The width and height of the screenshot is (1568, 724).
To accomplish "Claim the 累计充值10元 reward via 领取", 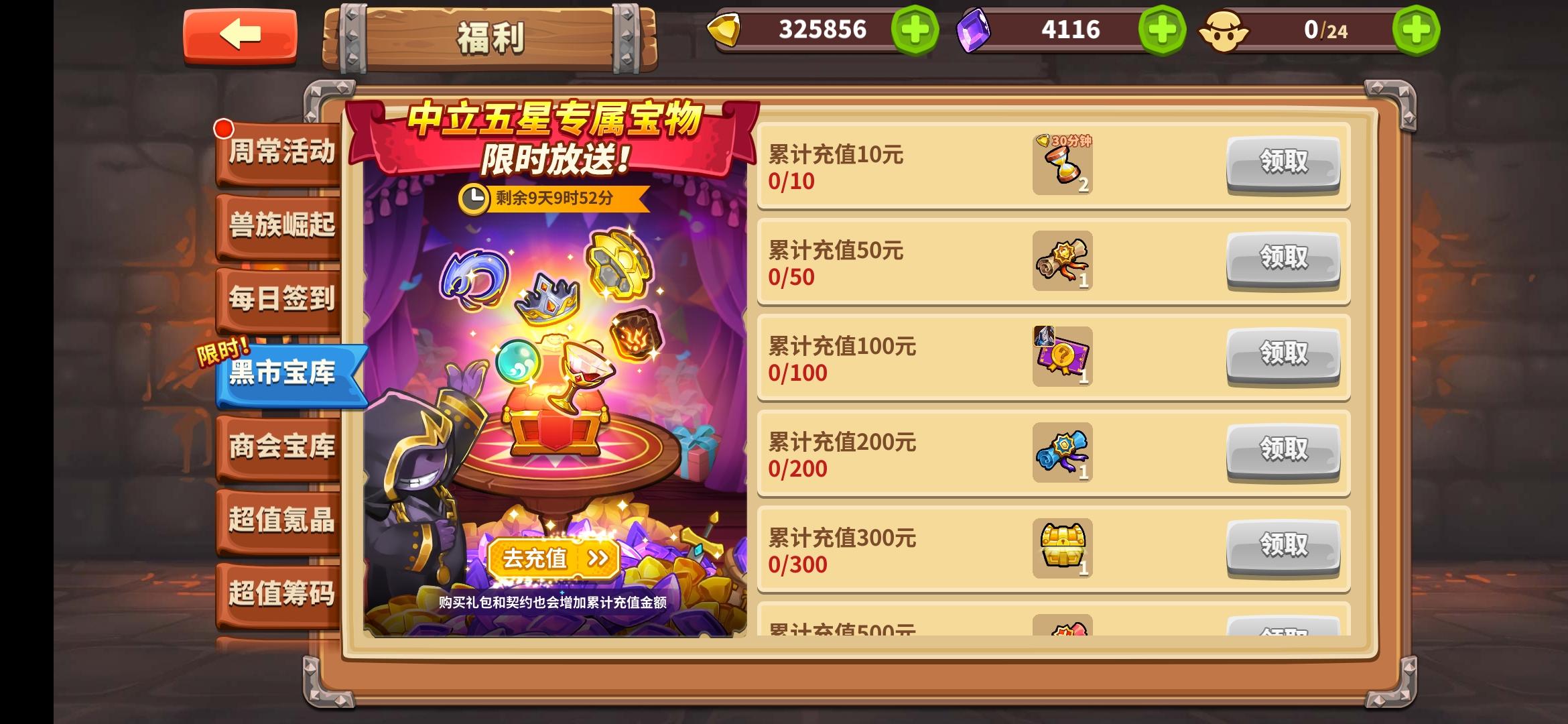I will point(1282,162).
